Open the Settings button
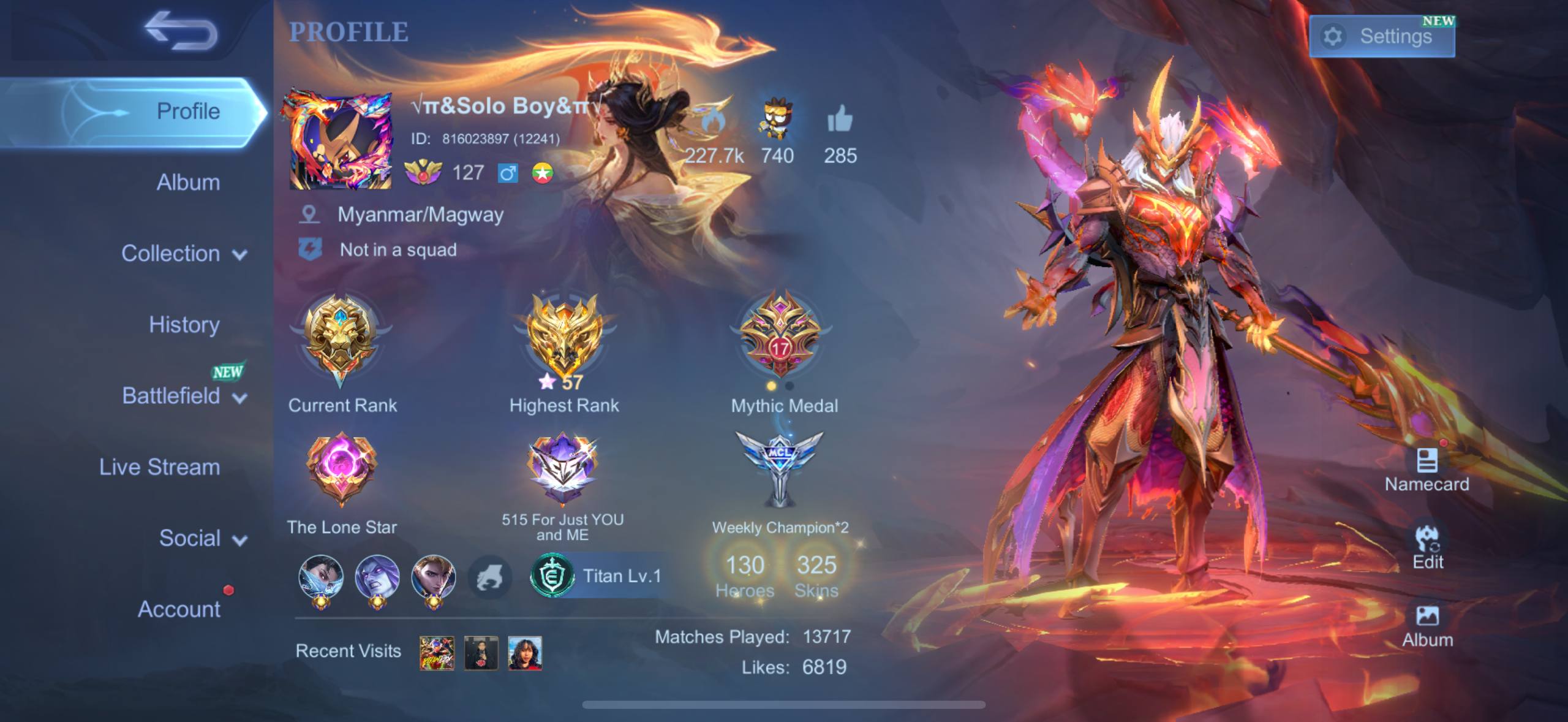The width and height of the screenshot is (1568, 722). coord(1381,37)
